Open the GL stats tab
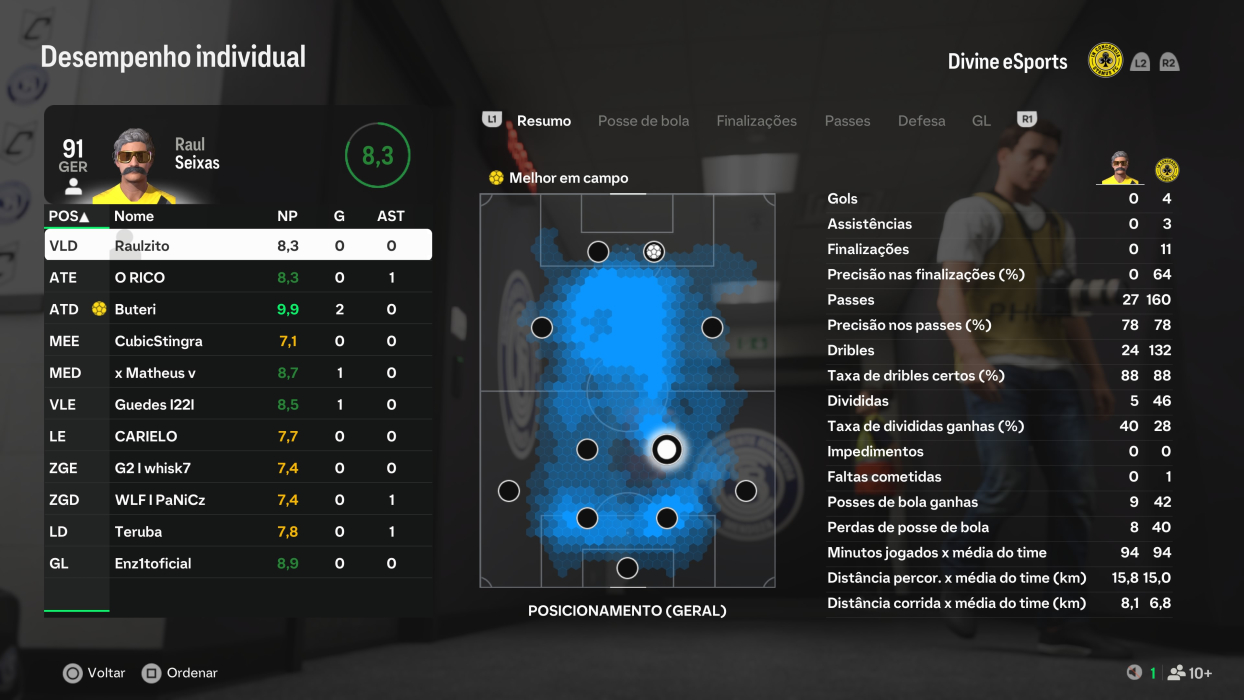 tap(981, 121)
